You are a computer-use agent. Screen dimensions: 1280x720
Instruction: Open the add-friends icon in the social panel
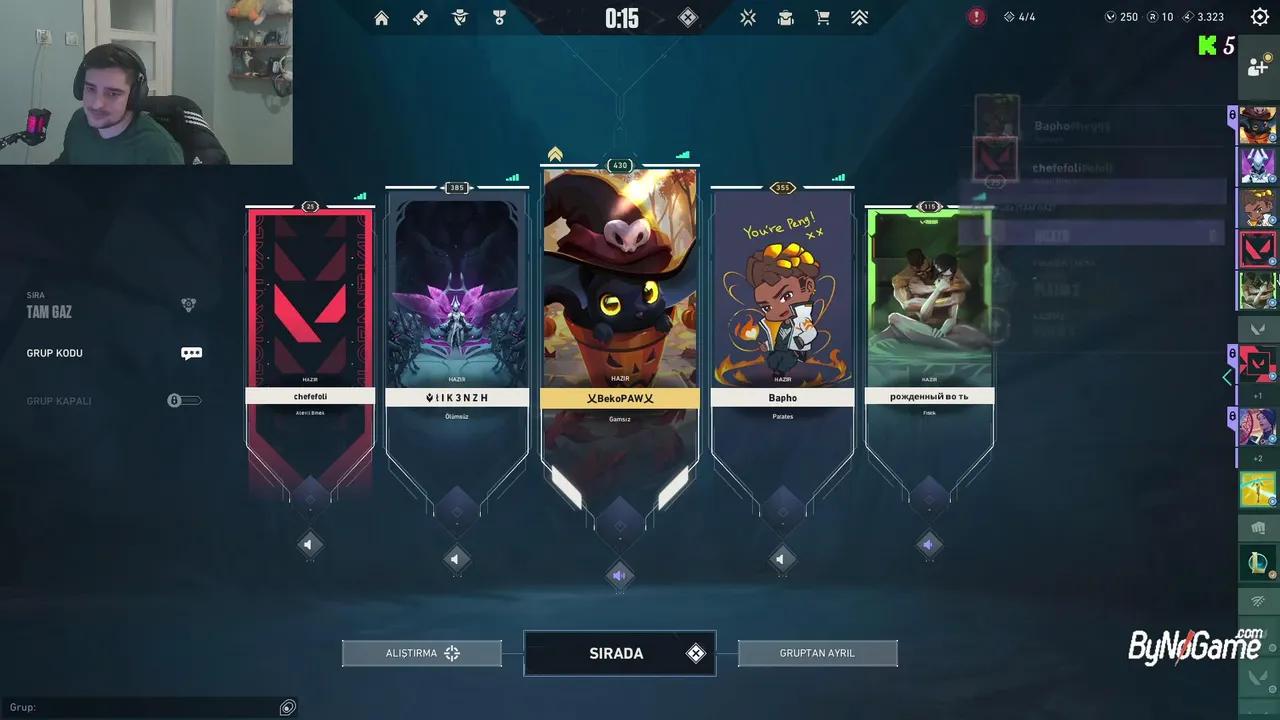[x=1258, y=66]
